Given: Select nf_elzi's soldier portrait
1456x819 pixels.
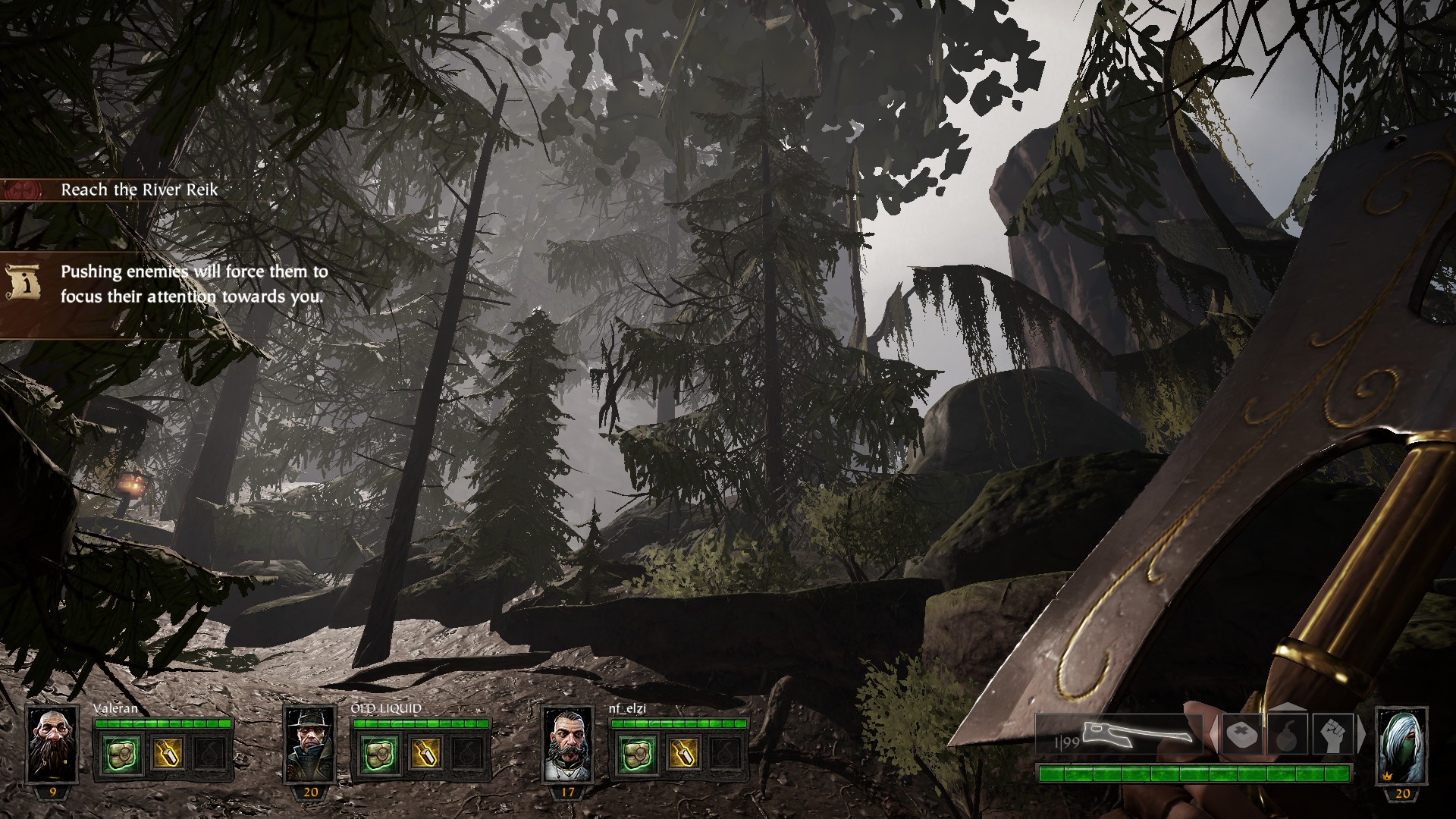Looking at the screenshot, I should [x=567, y=745].
